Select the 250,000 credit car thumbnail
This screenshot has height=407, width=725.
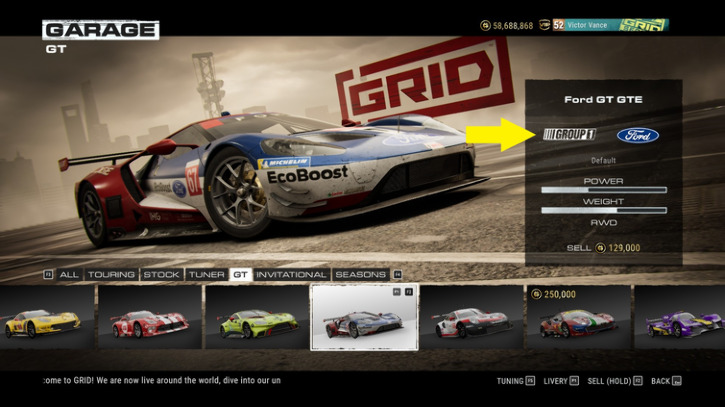coord(577,320)
